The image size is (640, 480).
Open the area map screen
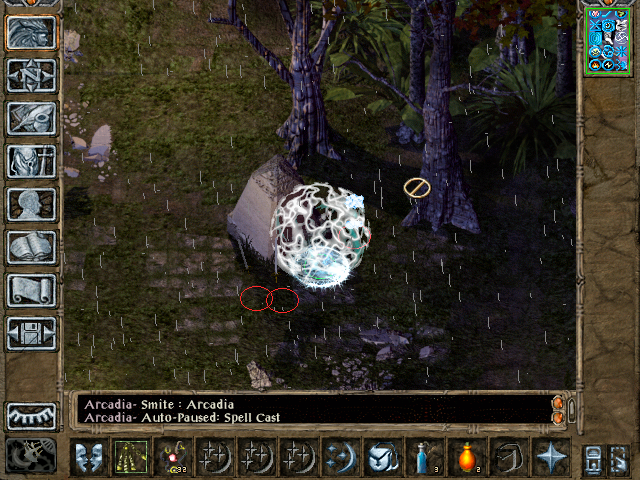31,75
